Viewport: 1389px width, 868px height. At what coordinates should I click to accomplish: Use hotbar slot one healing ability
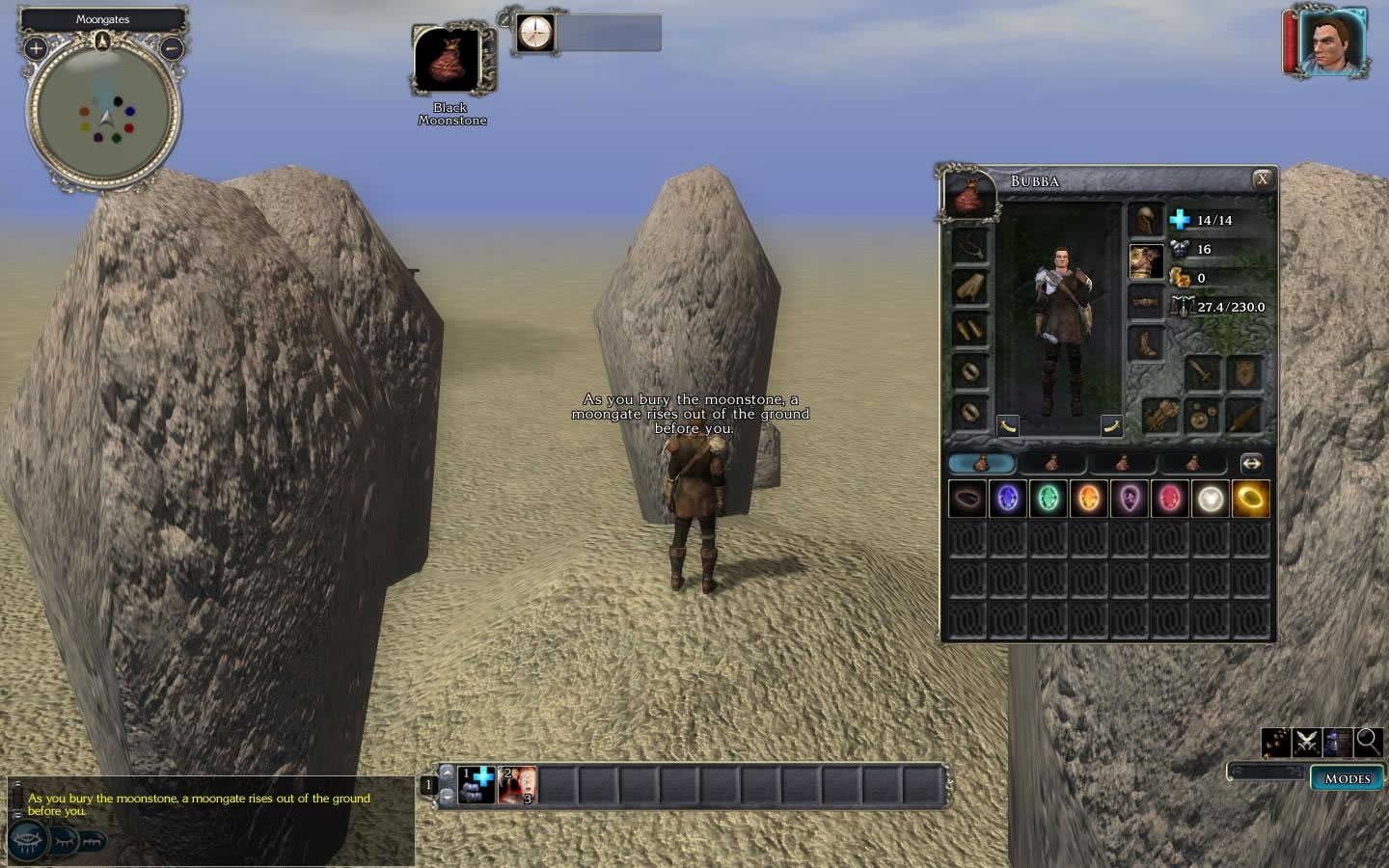477,785
